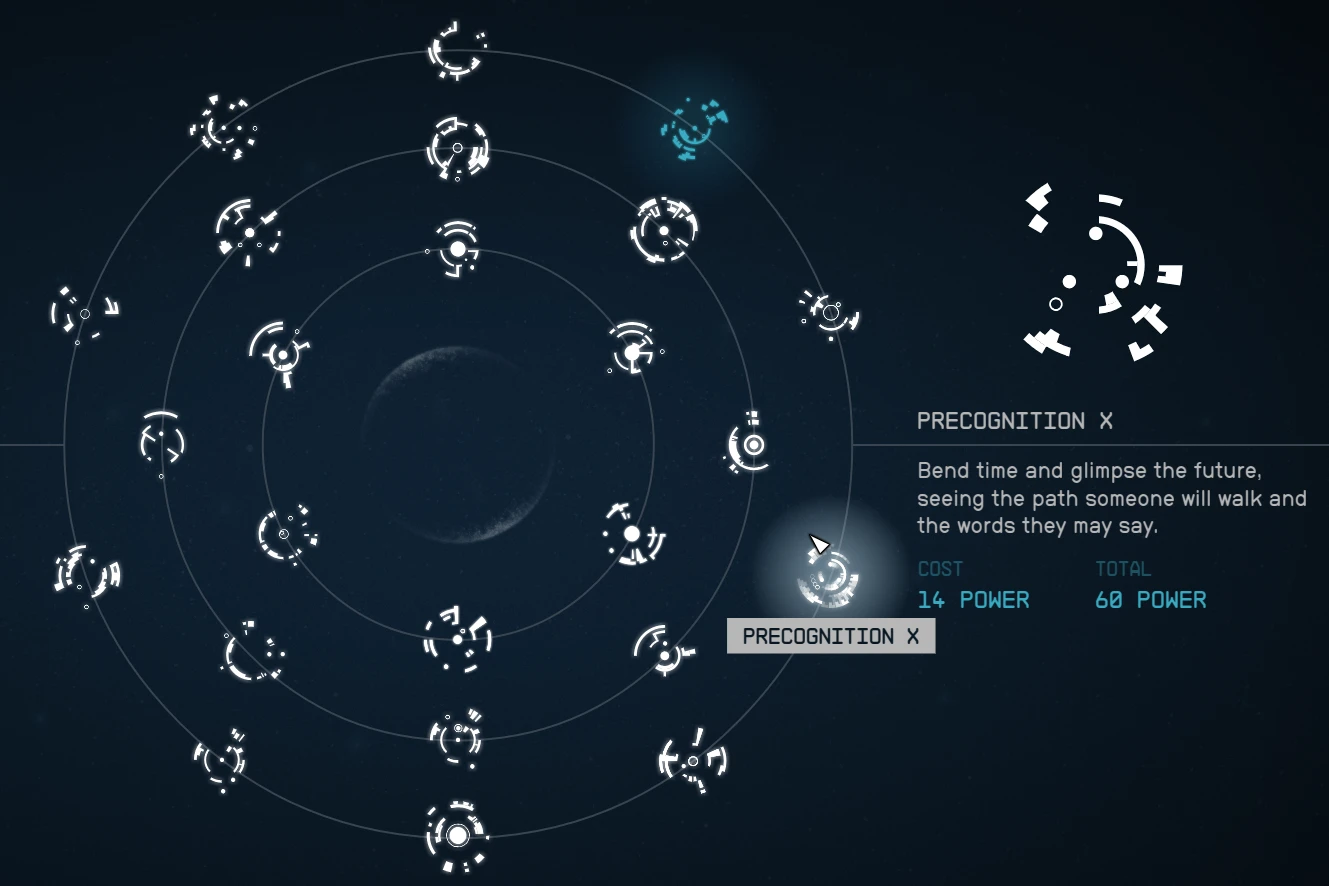Screen dimensions: 1329x886
Task: Click the PRECOGNITION X tooltip label
Action: (x=831, y=637)
